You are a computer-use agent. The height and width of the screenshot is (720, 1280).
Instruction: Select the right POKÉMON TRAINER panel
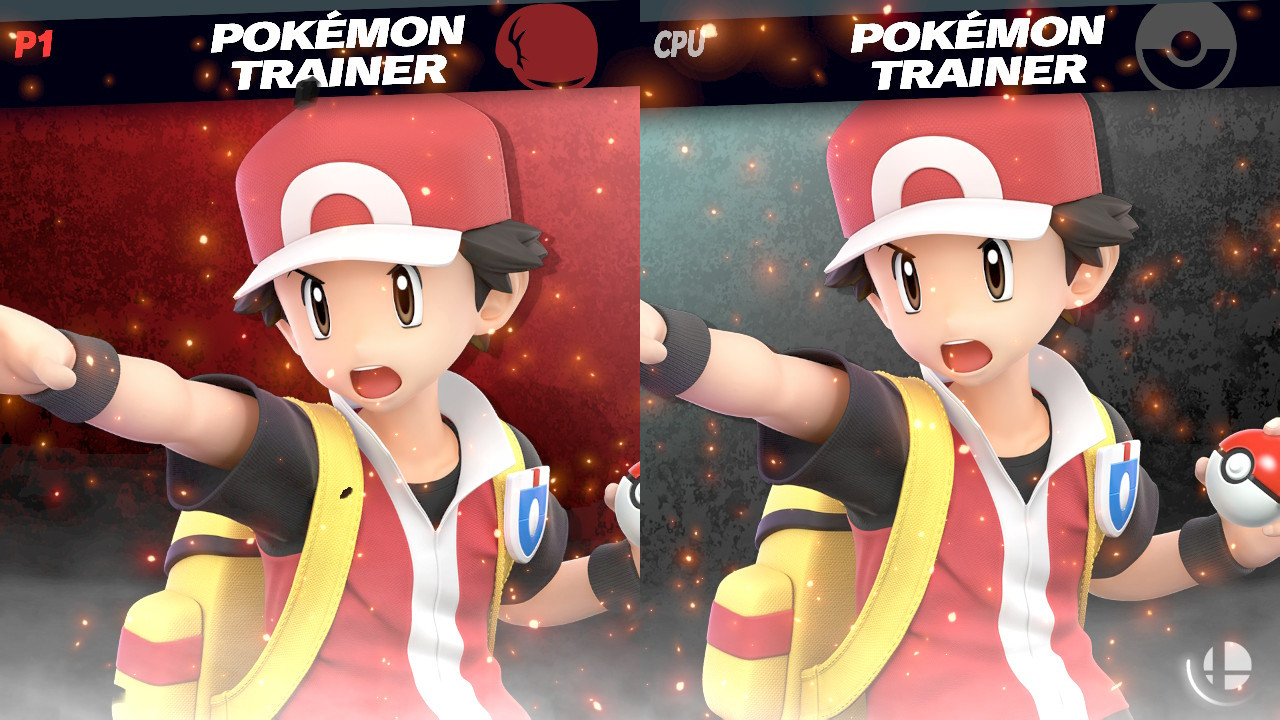[x=960, y=400]
